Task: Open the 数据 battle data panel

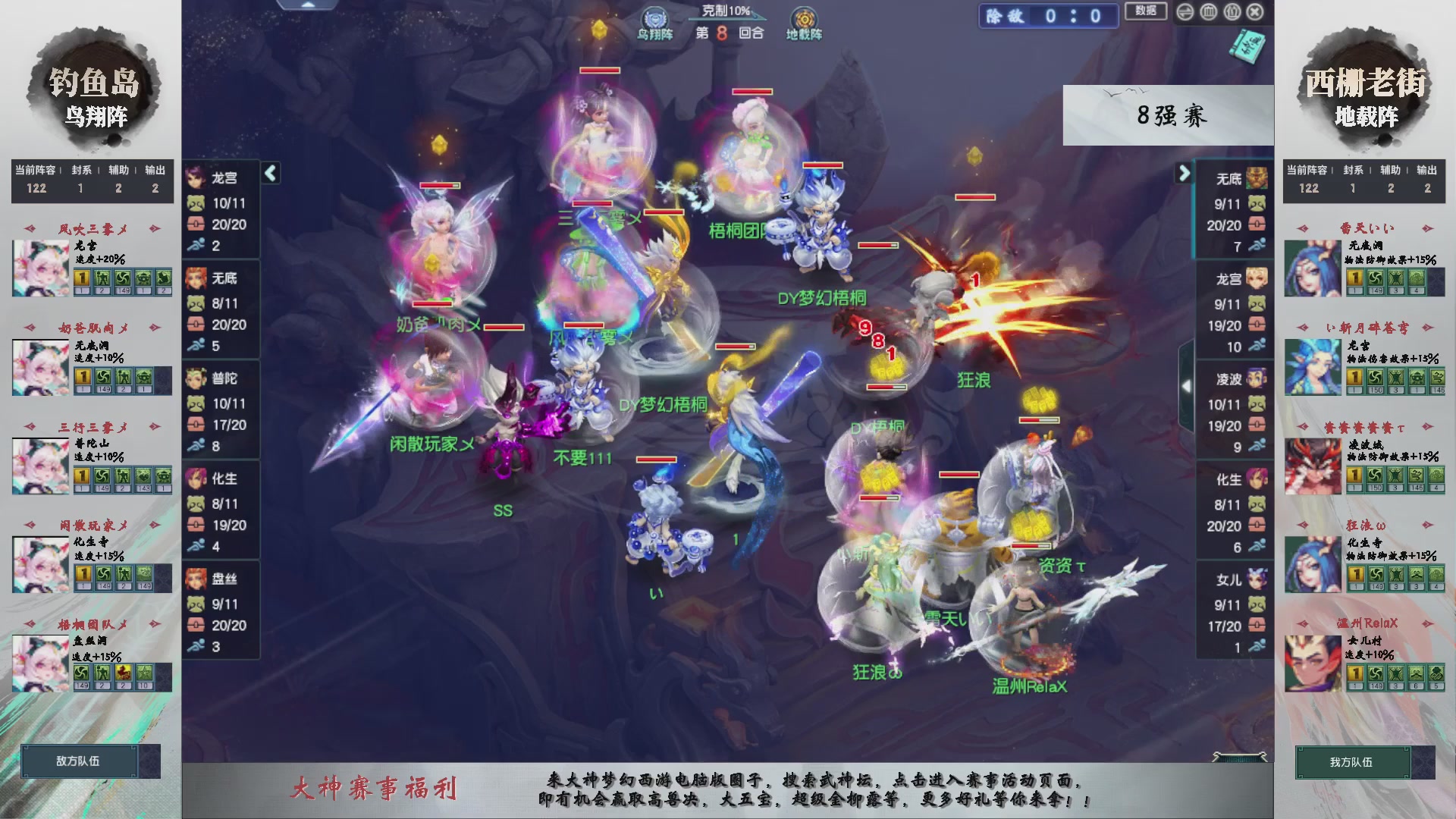Action: [x=1145, y=11]
